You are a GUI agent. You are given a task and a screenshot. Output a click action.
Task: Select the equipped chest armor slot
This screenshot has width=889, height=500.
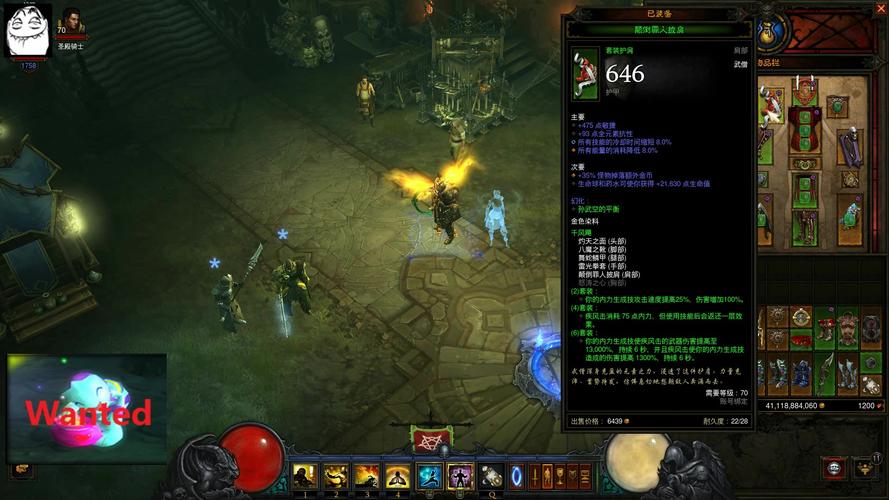tap(804, 128)
